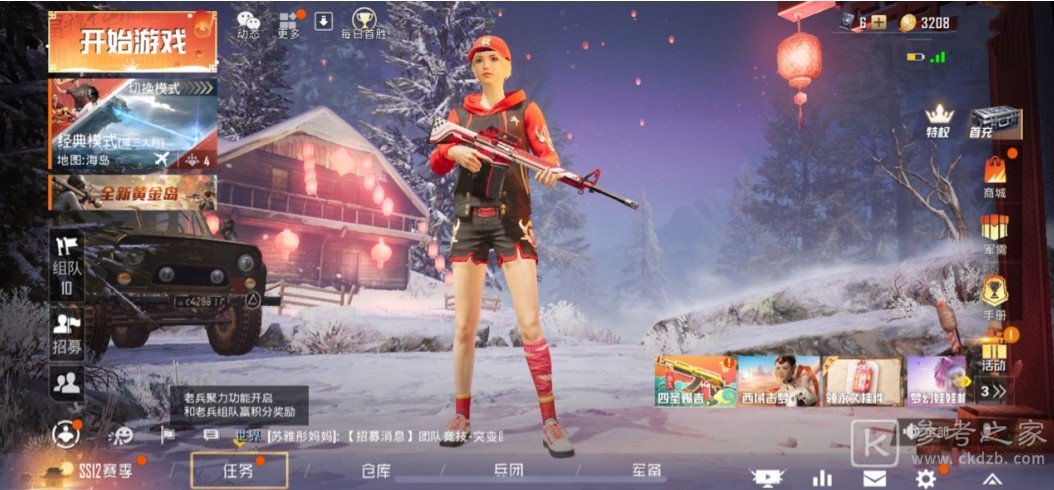This screenshot has width=1054, height=490.
Task: Open the 全新黄金岛 banner
Action: (x=133, y=191)
